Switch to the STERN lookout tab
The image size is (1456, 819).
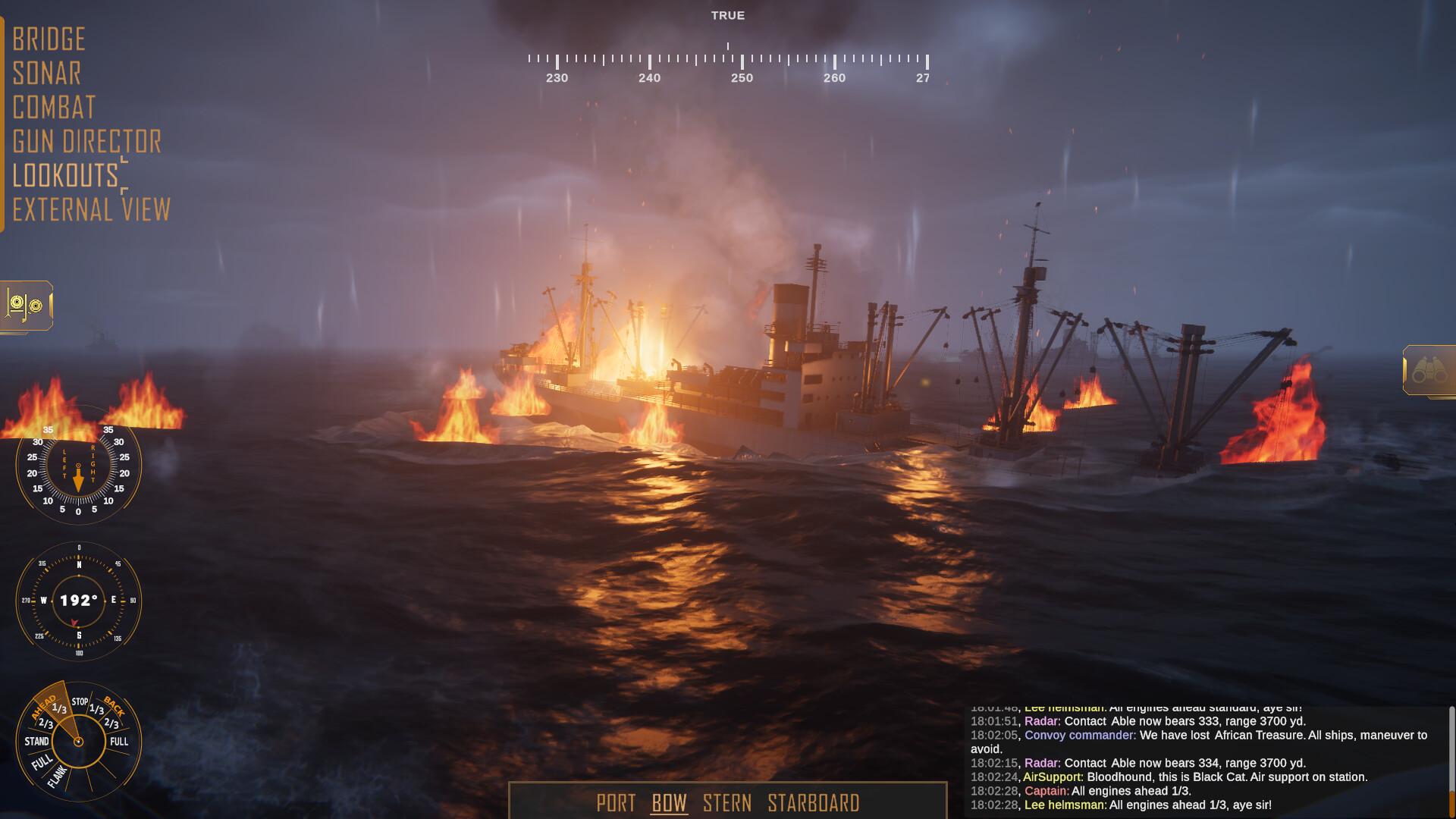point(728,803)
